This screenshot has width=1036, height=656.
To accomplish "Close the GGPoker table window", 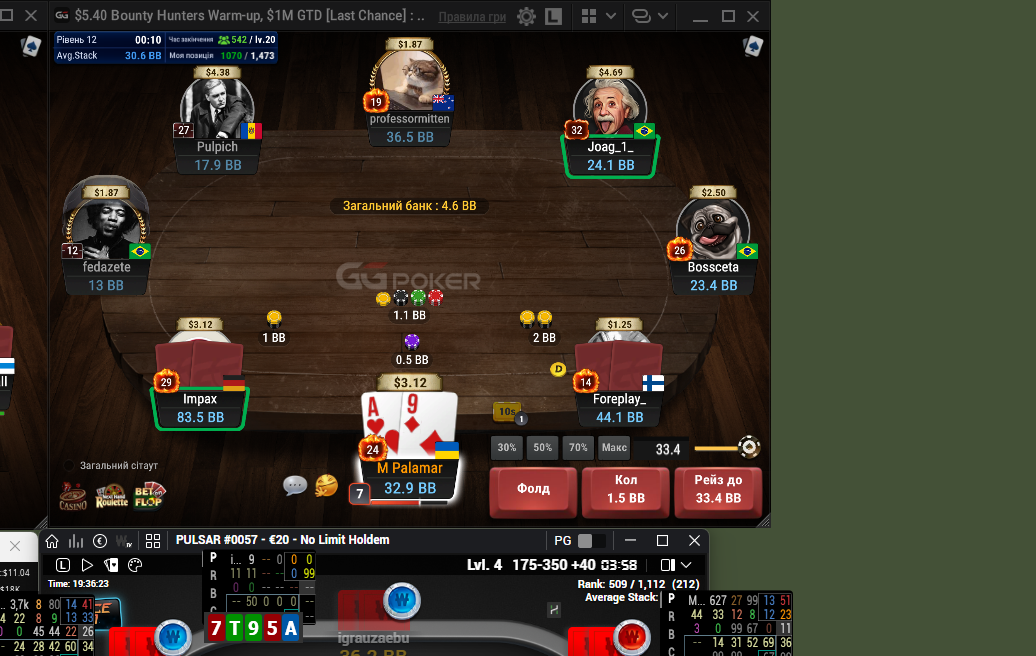I will 756,16.
